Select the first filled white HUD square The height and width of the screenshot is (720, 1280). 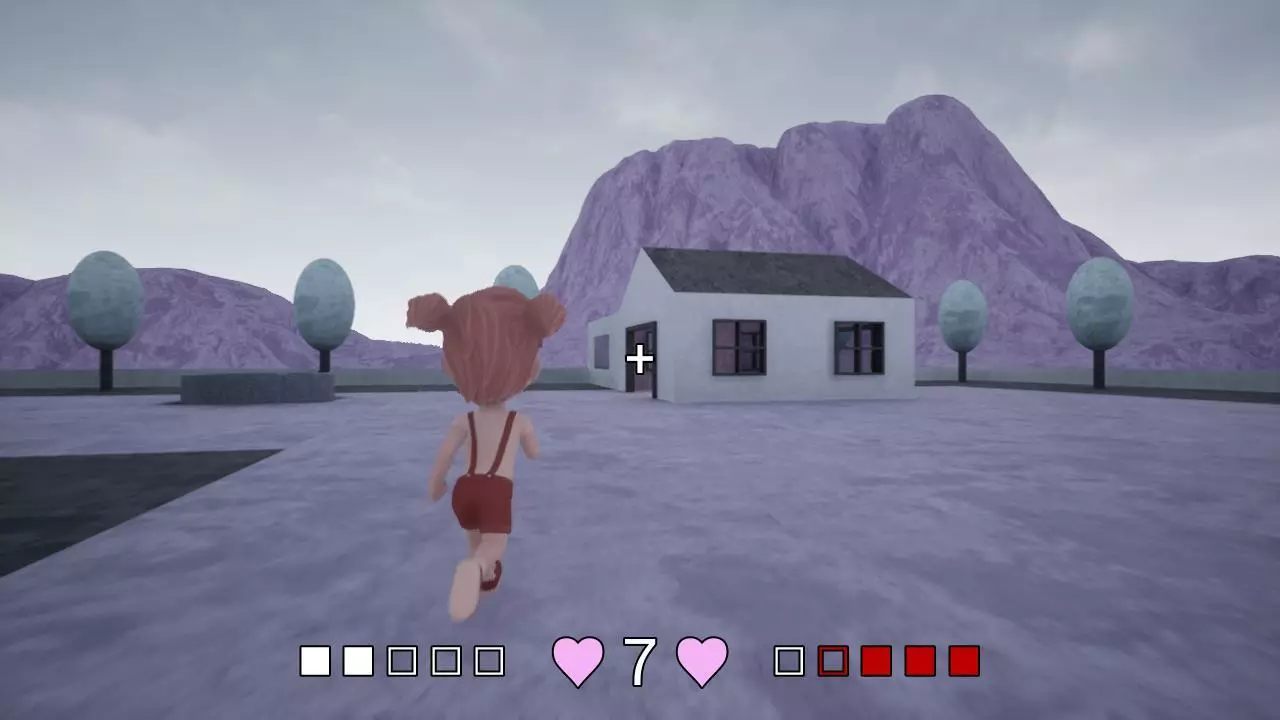[x=315, y=659]
